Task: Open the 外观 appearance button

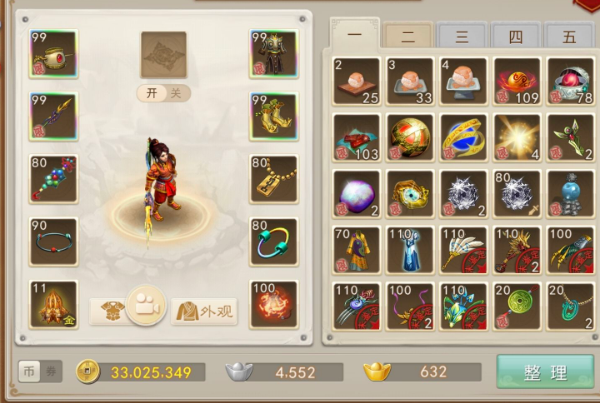Action: point(205,311)
